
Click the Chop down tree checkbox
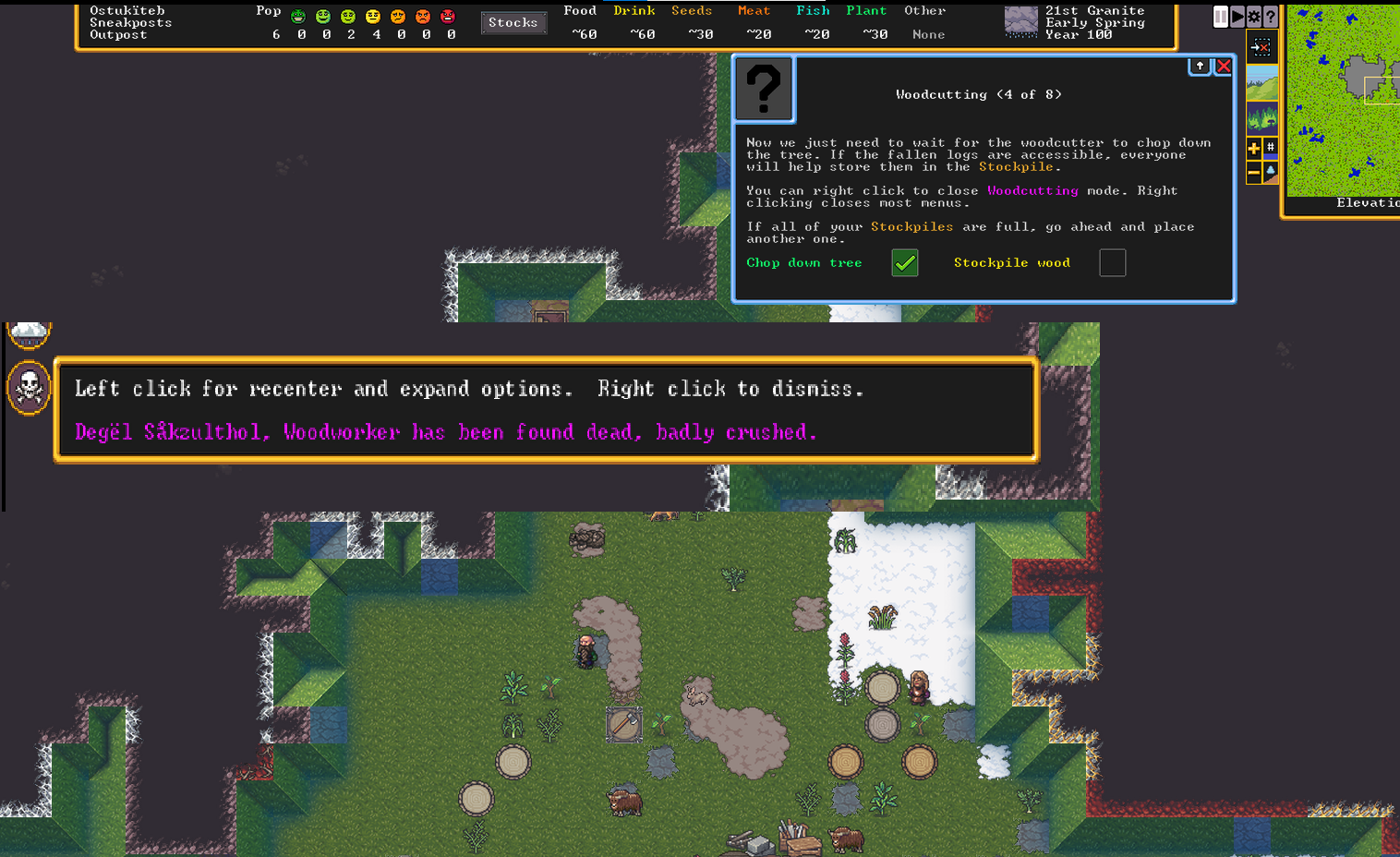pos(905,263)
